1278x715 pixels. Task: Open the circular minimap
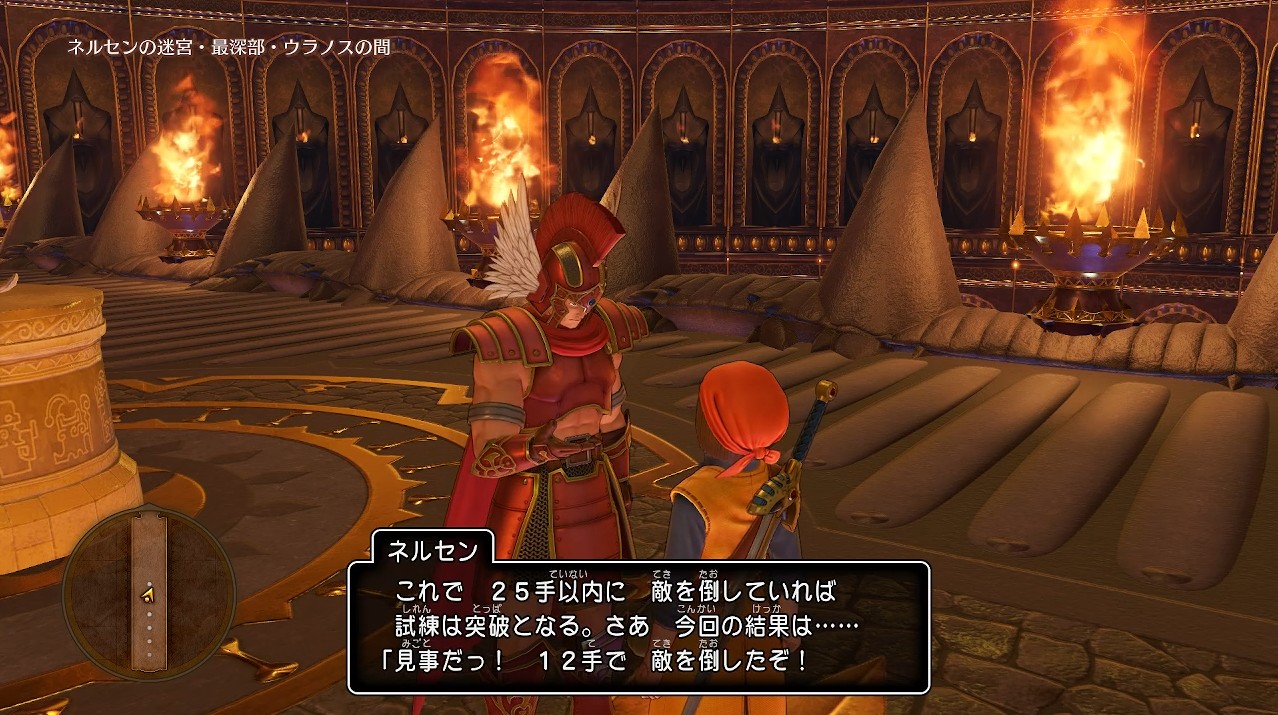tap(149, 594)
